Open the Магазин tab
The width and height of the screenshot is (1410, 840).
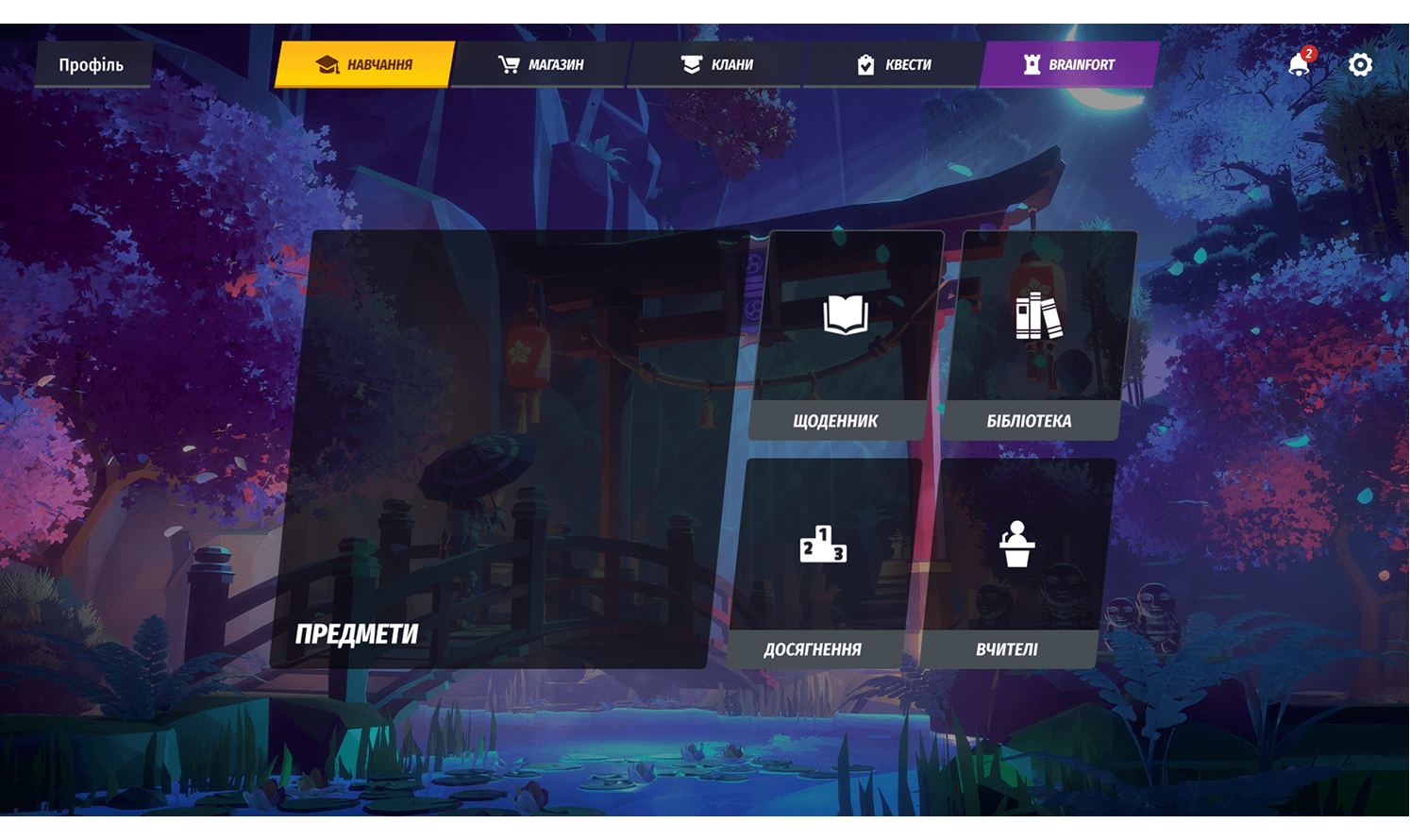tap(541, 65)
